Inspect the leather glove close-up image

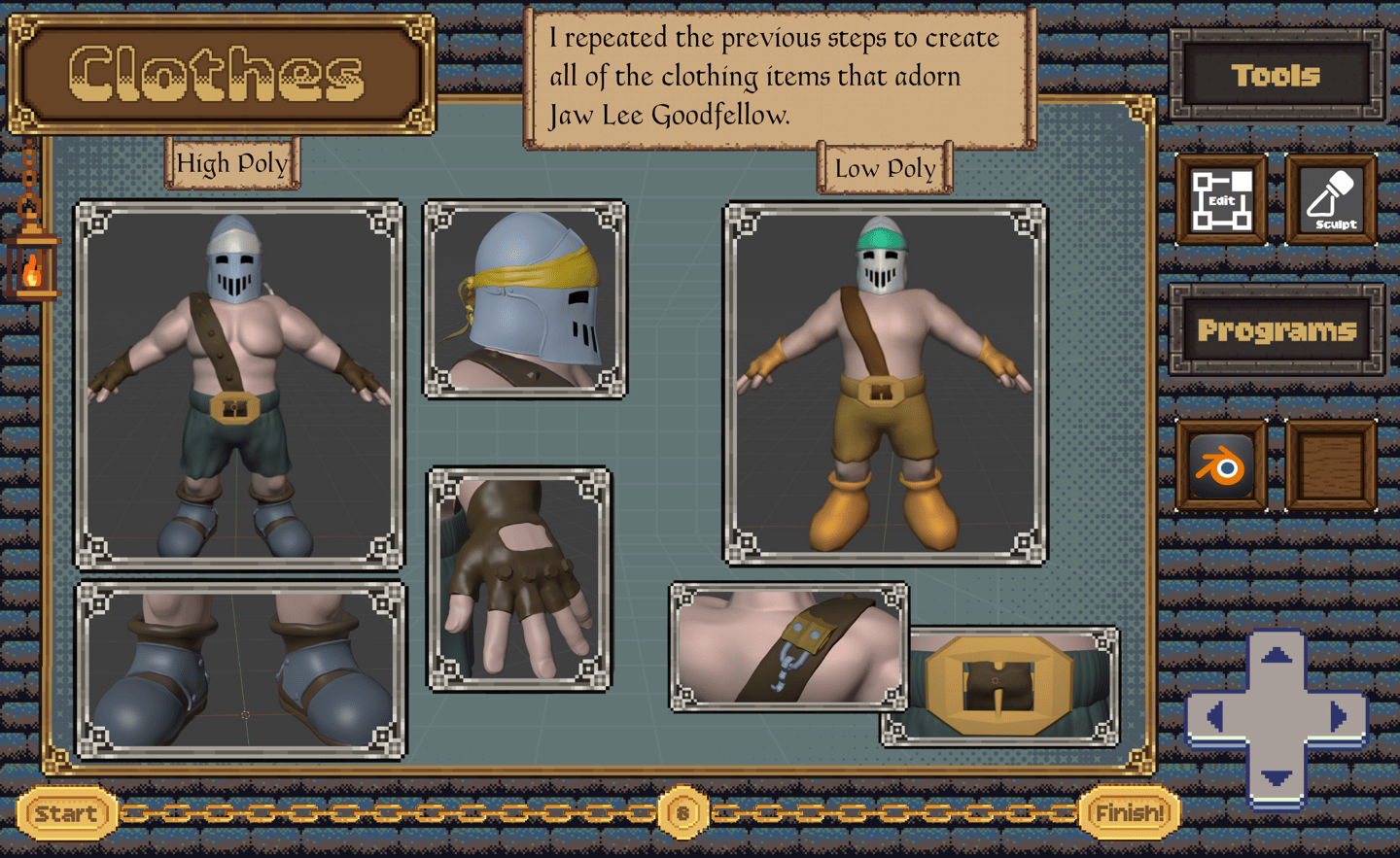pos(519,579)
